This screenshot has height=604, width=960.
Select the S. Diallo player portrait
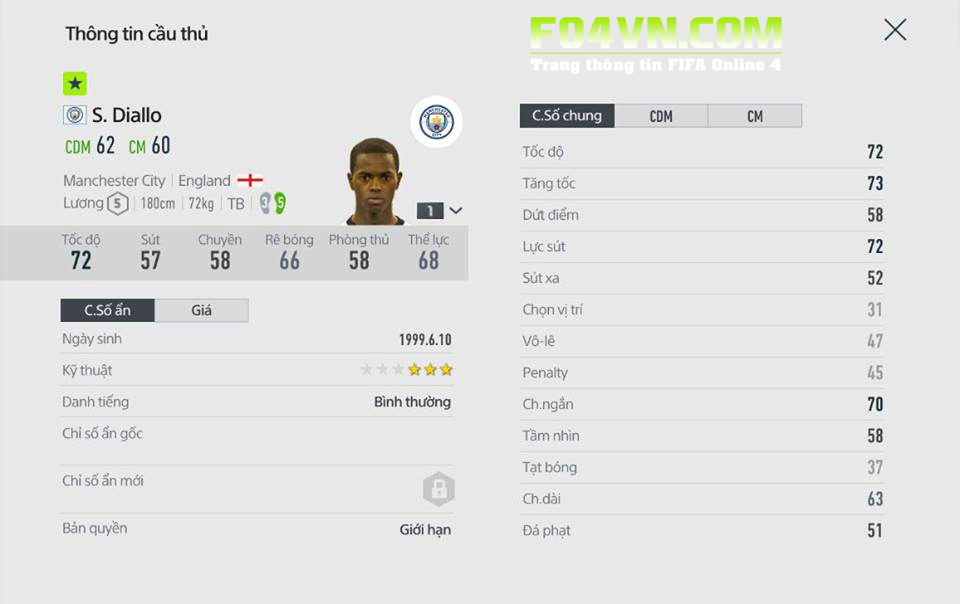(x=376, y=182)
